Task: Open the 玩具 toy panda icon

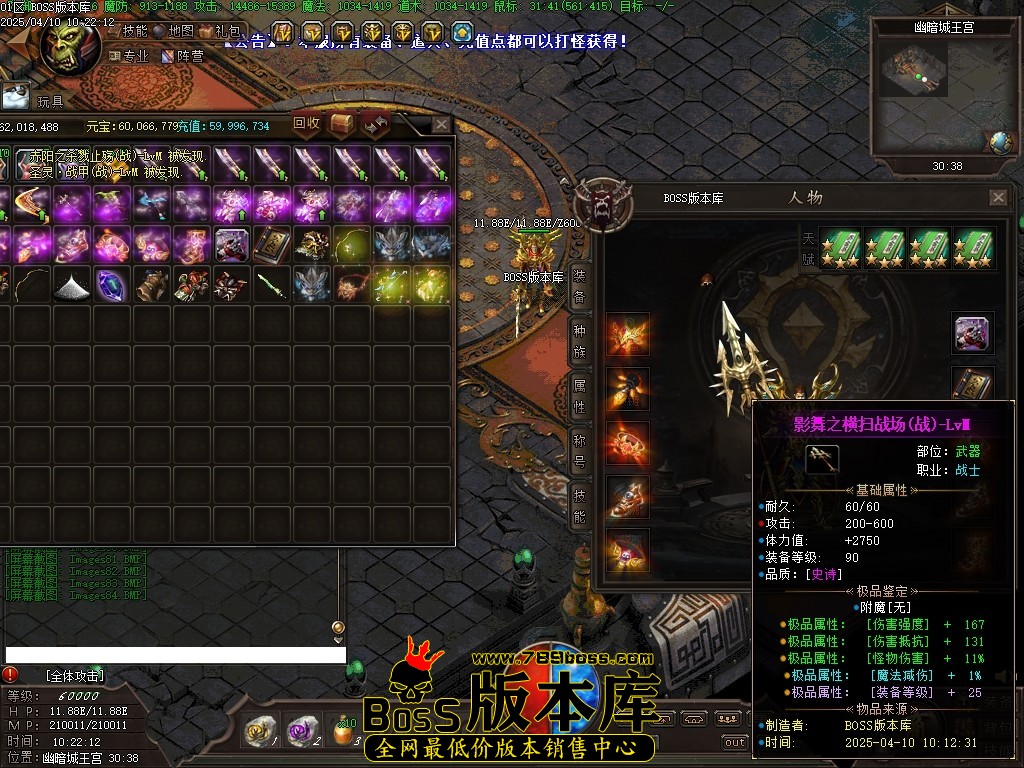Action: (16, 97)
